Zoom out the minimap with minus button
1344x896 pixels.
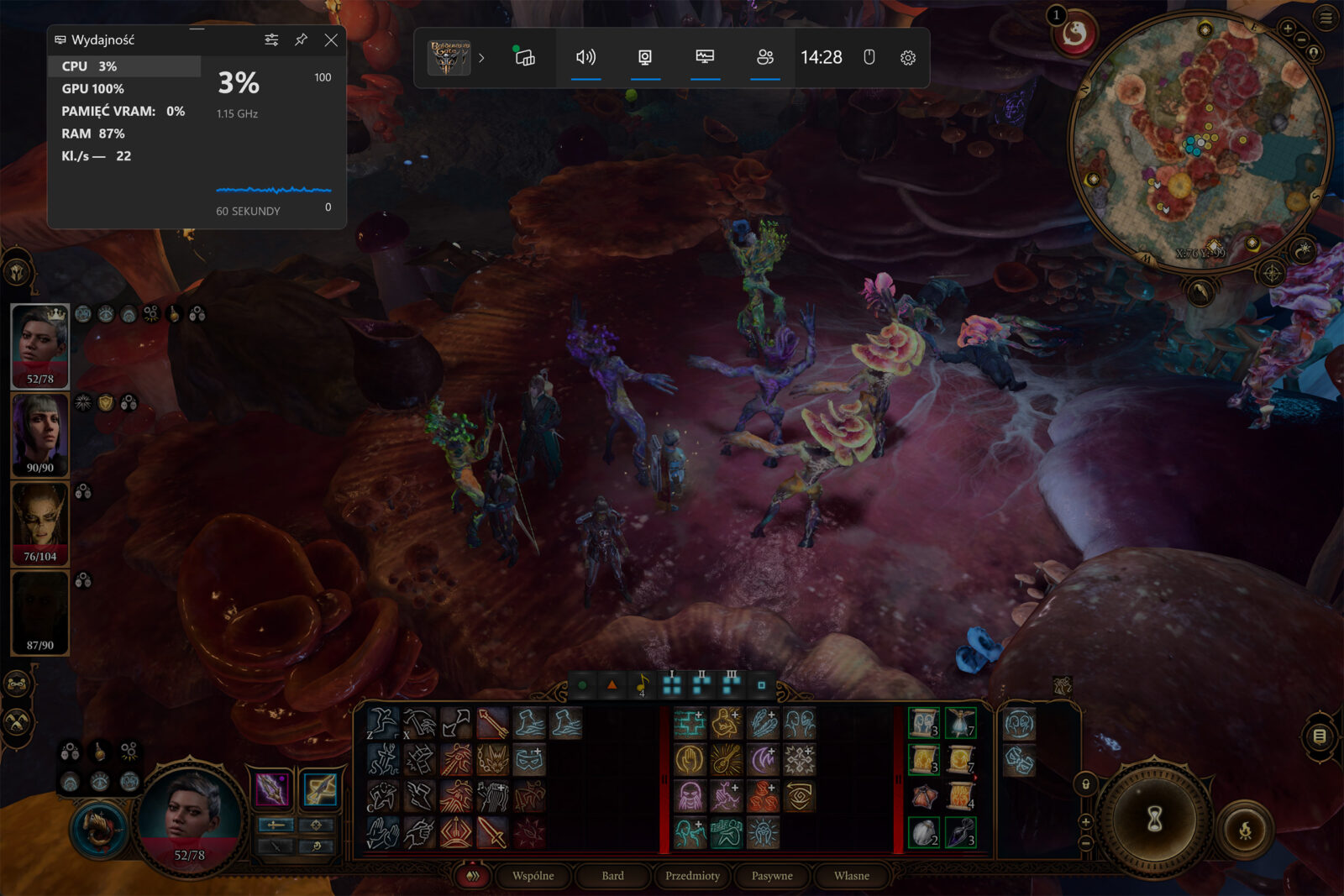pyautogui.click(x=1302, y=39)
